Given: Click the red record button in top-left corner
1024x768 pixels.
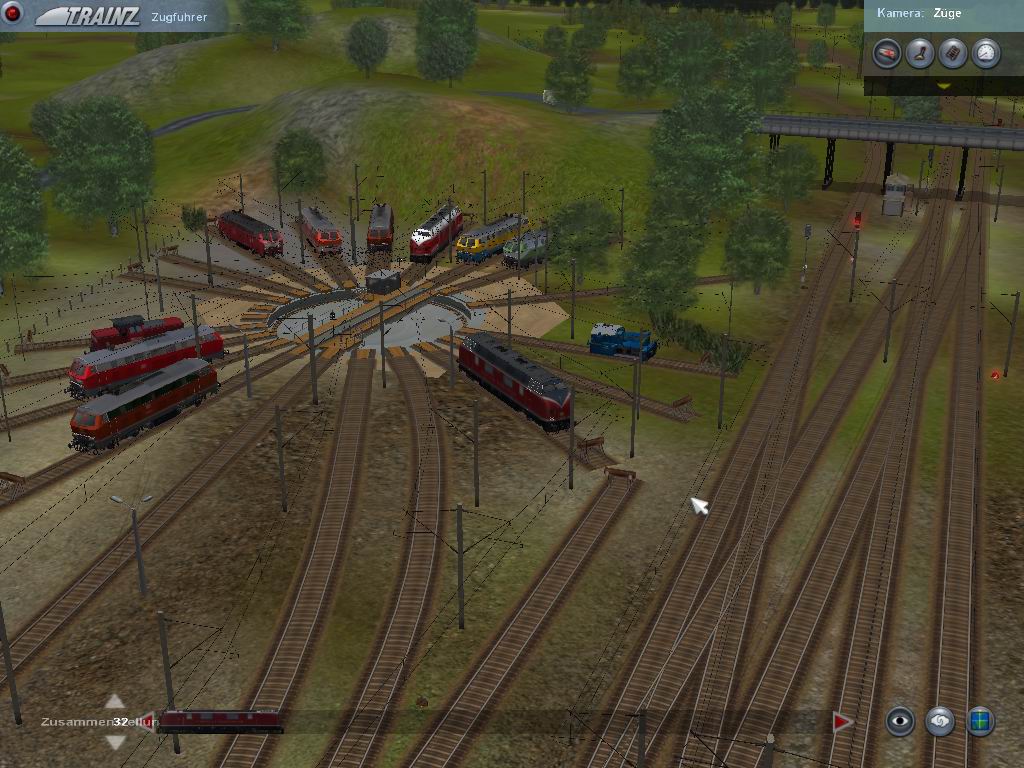Looking at the screenshot, I should pos(14,13).
